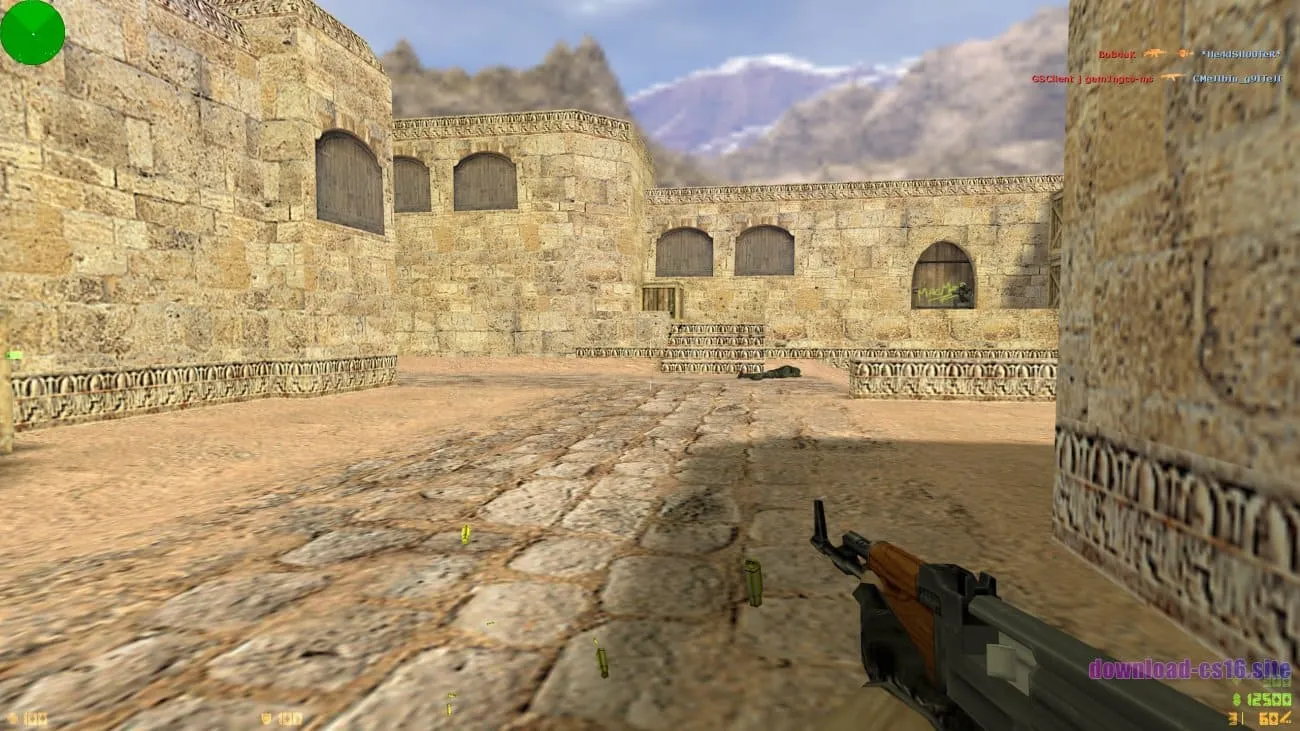This screenshot has height=731, width=1300.
Task: Click the AK-47 kill icon beside BoBduK
Action: (x=1155, y=53)
